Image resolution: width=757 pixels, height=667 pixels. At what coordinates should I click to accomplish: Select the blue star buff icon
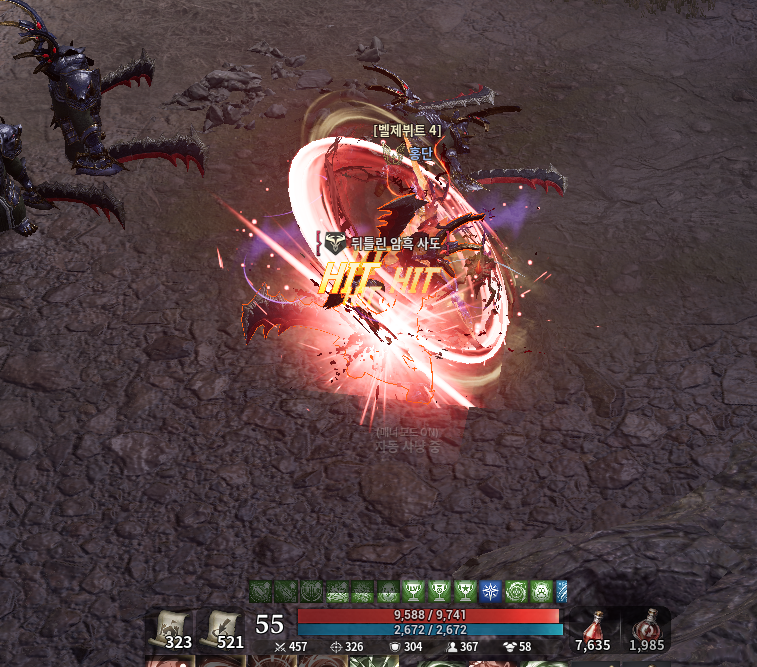[490, 591]
